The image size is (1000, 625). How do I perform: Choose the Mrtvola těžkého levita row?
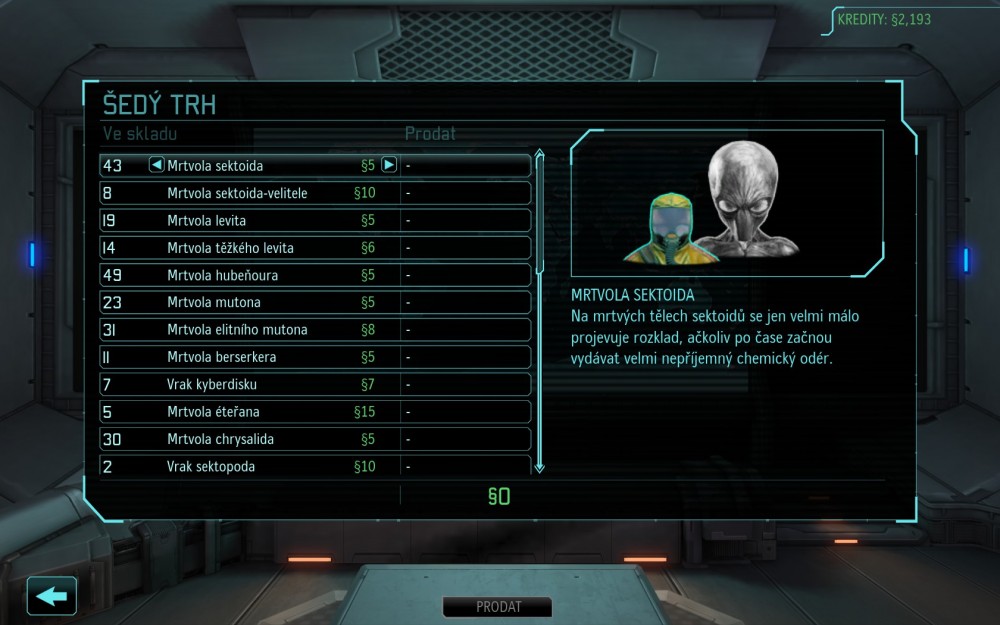coord(315,248)
